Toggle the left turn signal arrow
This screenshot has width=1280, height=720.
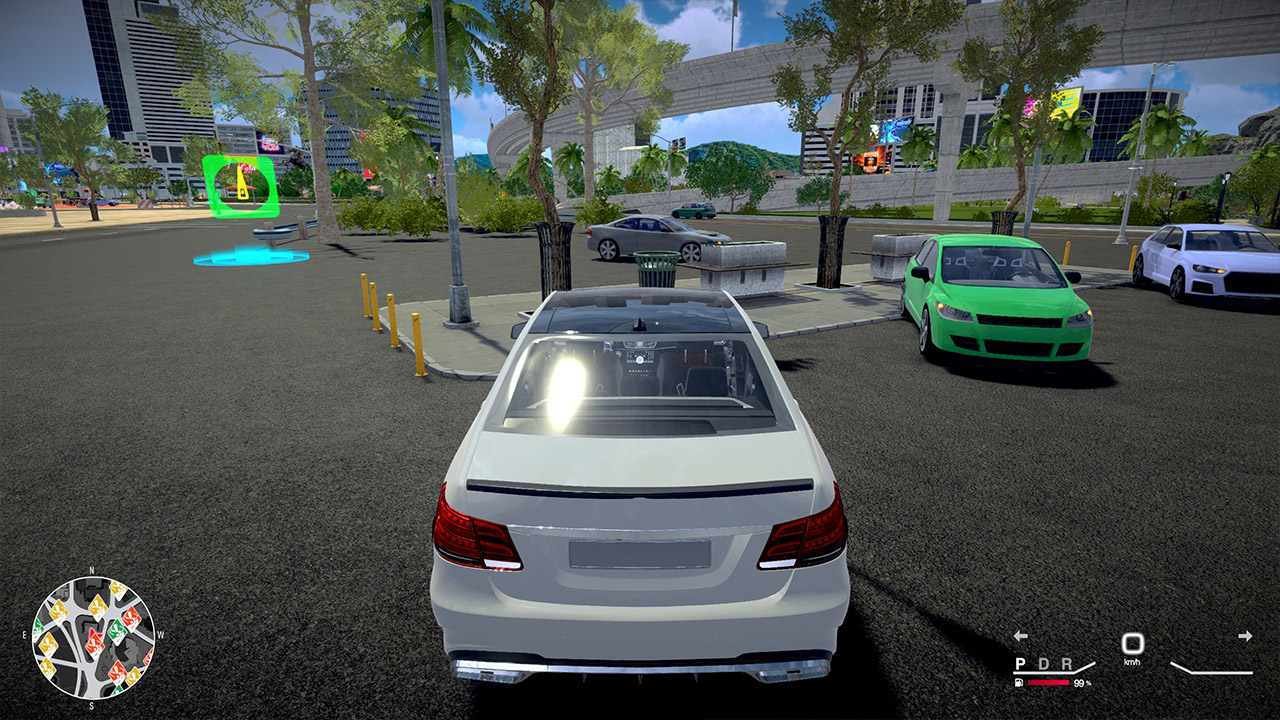1021,636
